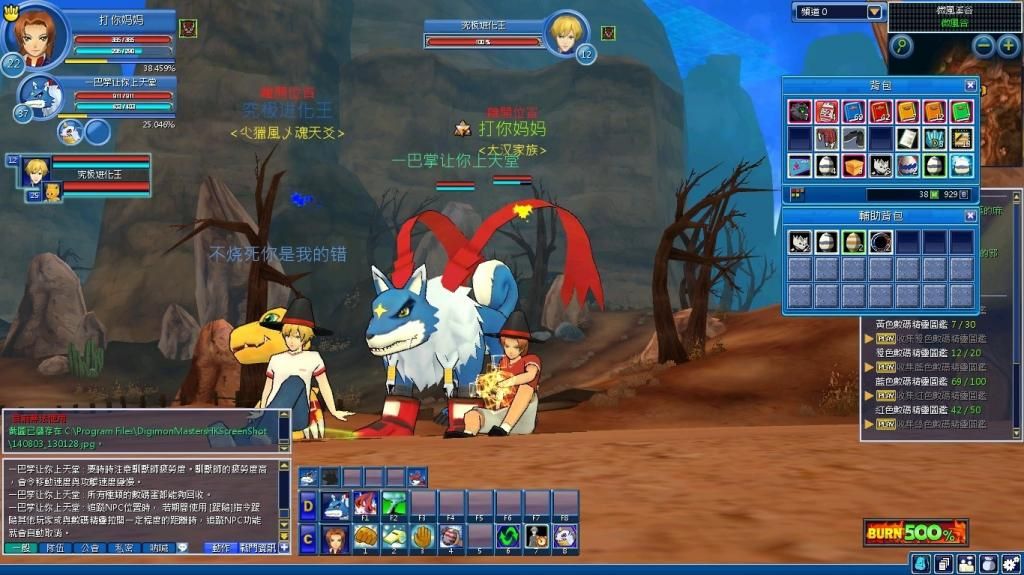Pick the black ring item in the auxiliary bag
This screenshot has height=575, width=1024.
(x=880, y=242)
